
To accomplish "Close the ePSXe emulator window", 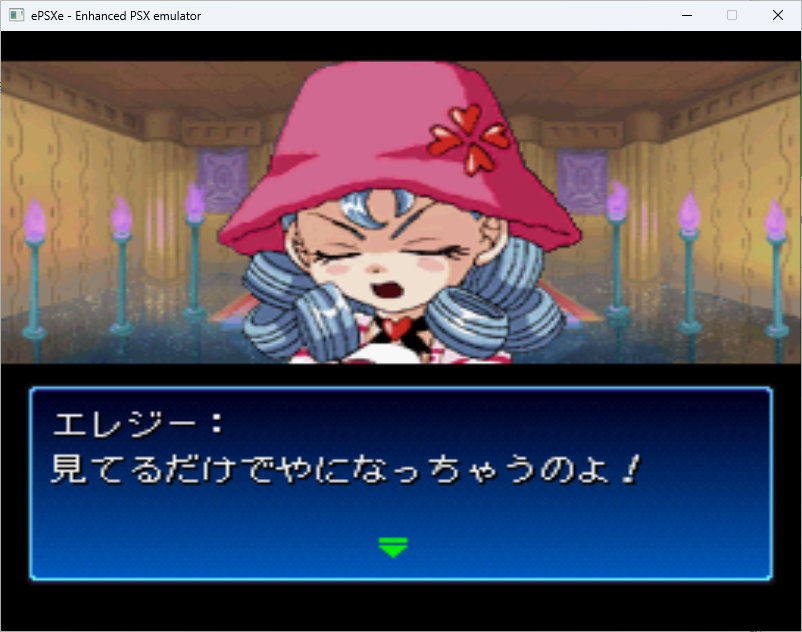I will point(777,15).
